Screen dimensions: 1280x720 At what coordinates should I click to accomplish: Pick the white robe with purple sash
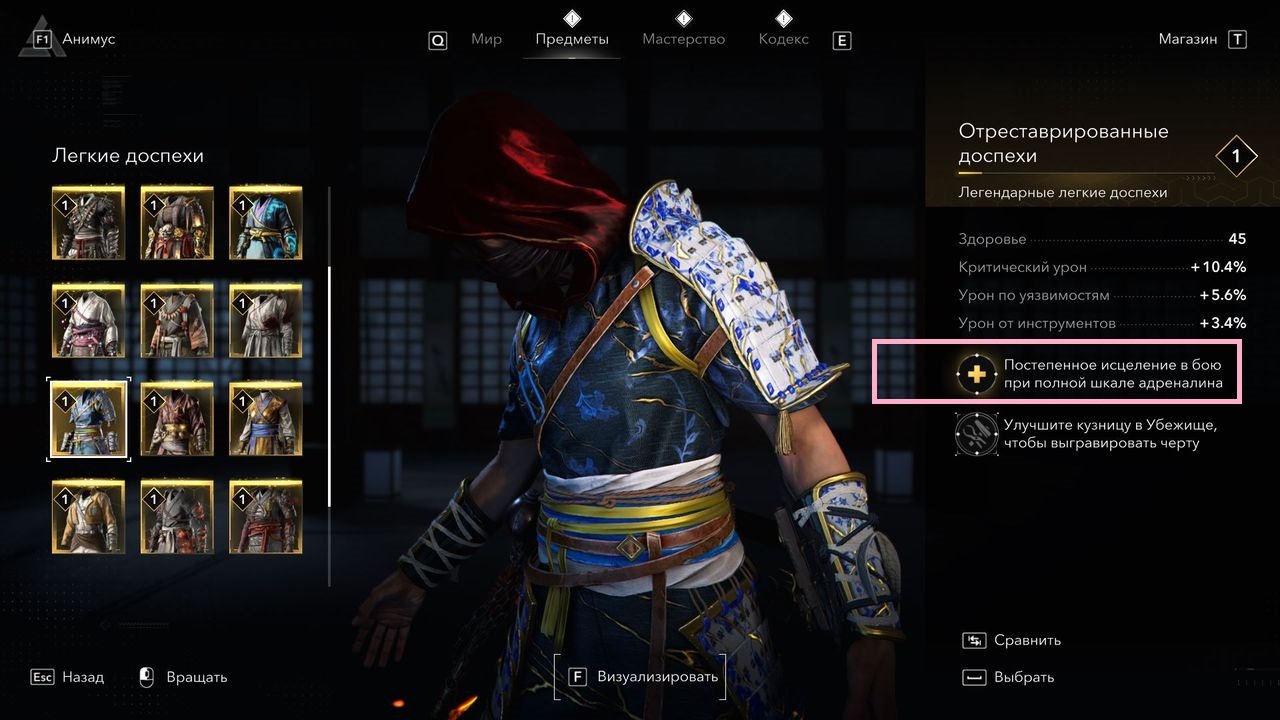point(89,321)
